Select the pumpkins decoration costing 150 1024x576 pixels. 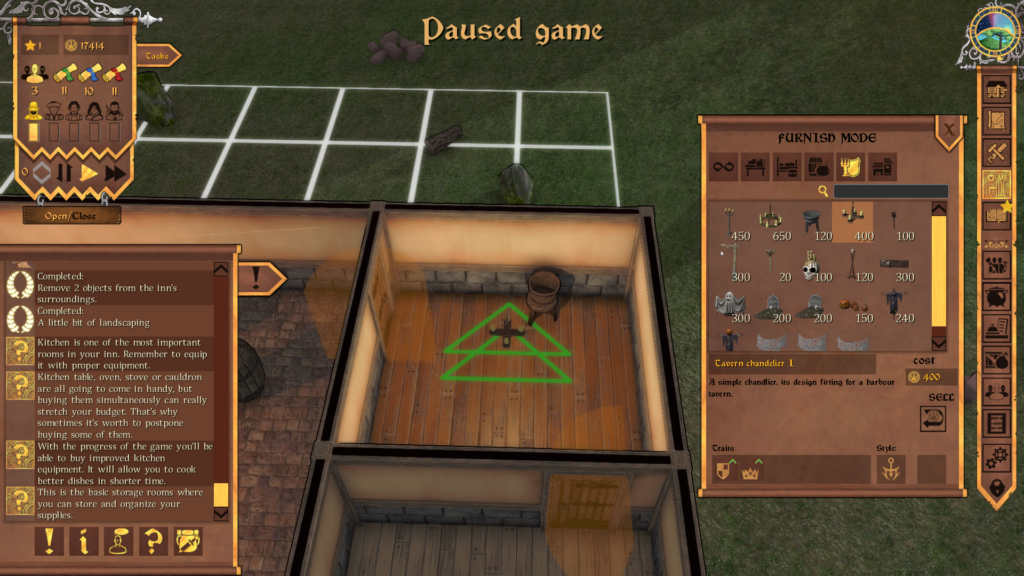tap(852, 306)
